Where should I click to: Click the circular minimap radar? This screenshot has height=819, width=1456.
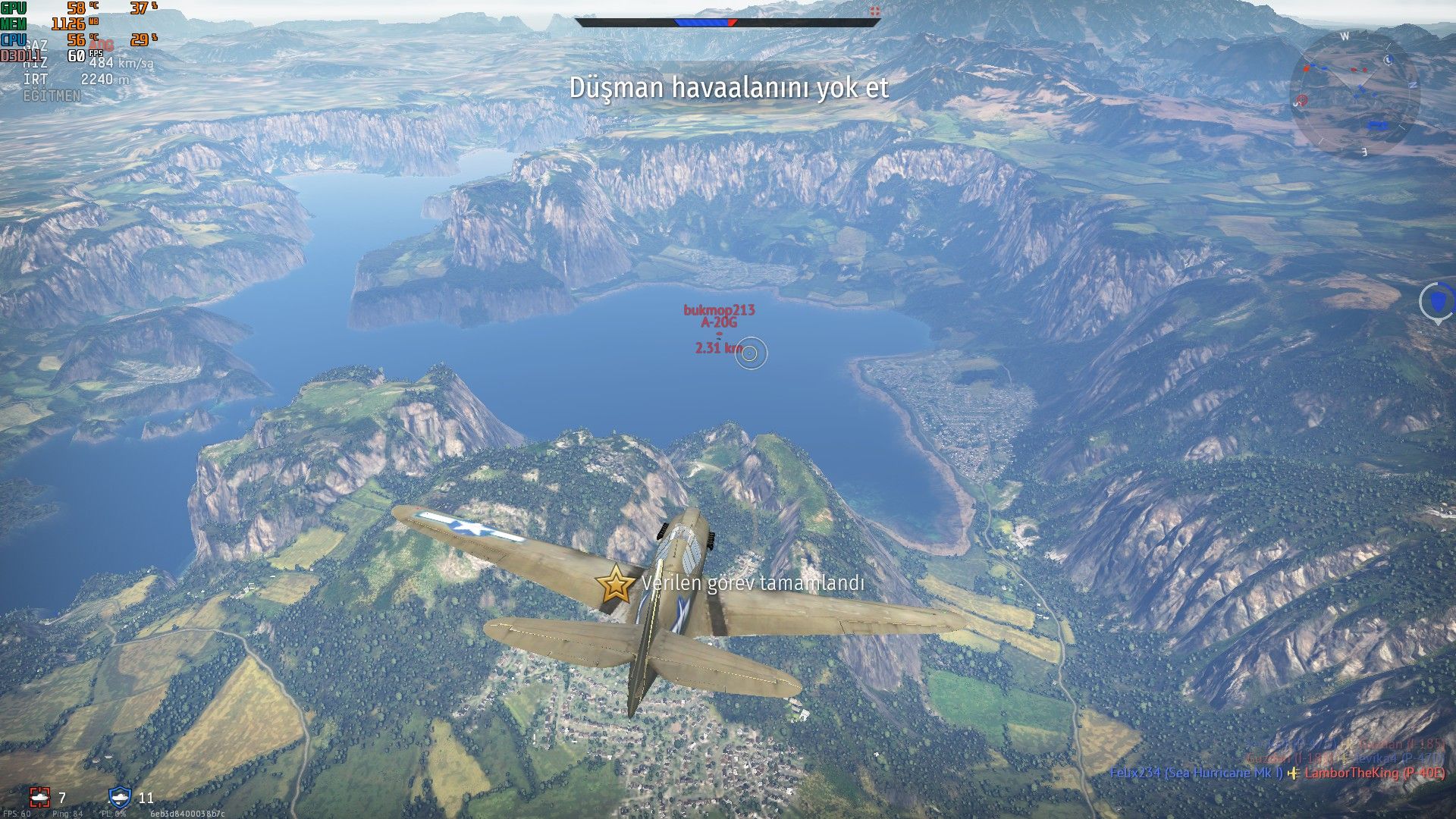point(1354,93)
